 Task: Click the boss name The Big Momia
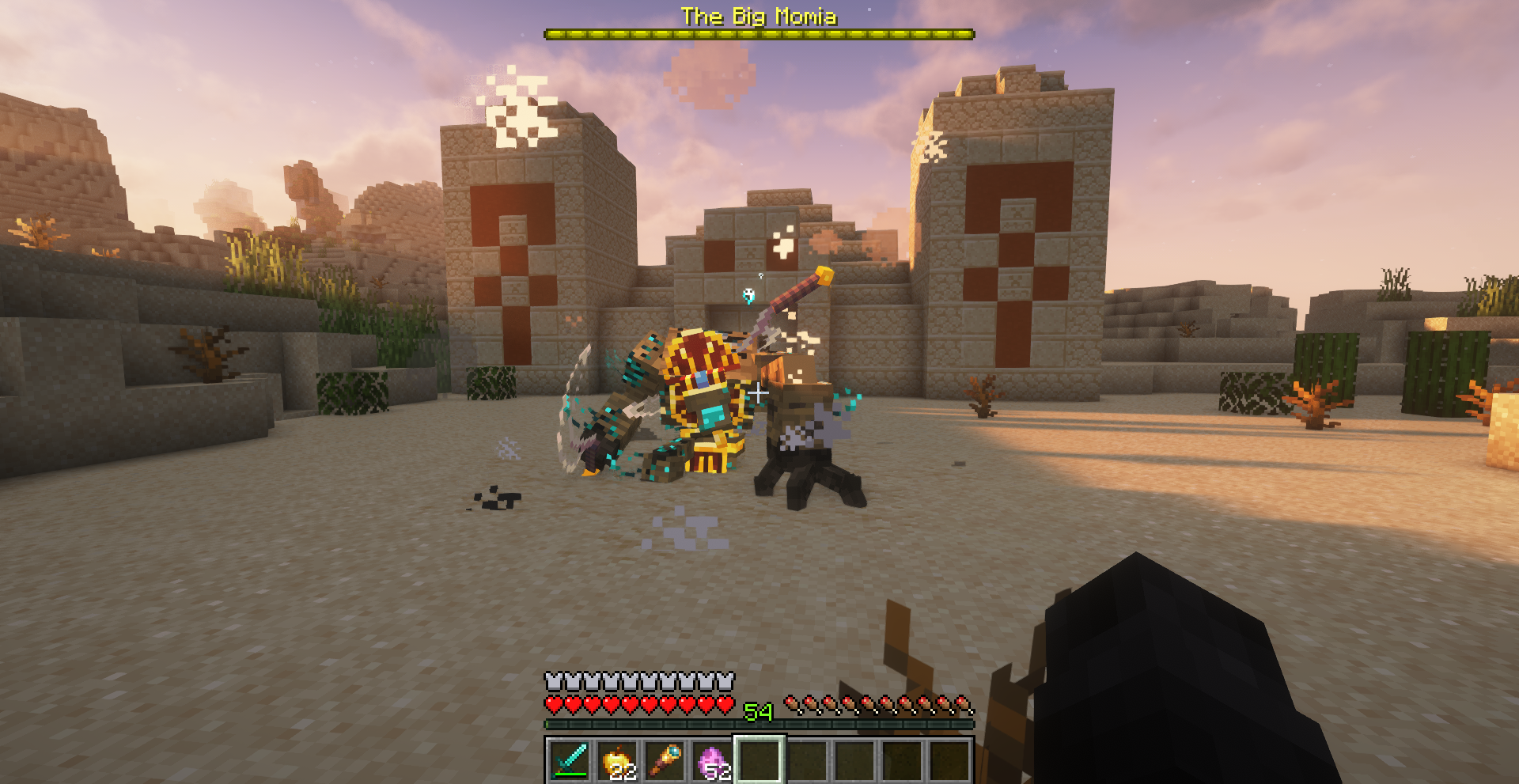pos(759,16)
